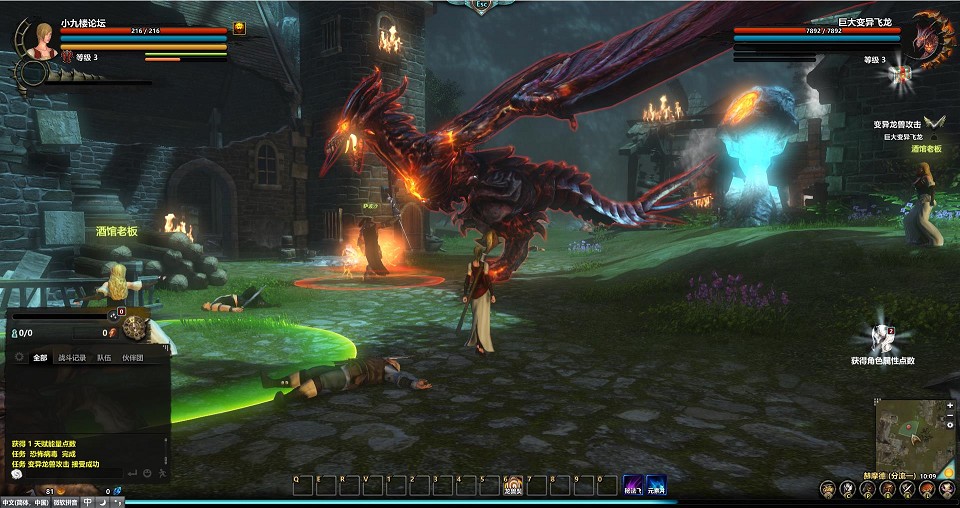Screen dimensions: 960x508
Task: Click the round compass wheel icon above chat
Action: pos(137,328)
